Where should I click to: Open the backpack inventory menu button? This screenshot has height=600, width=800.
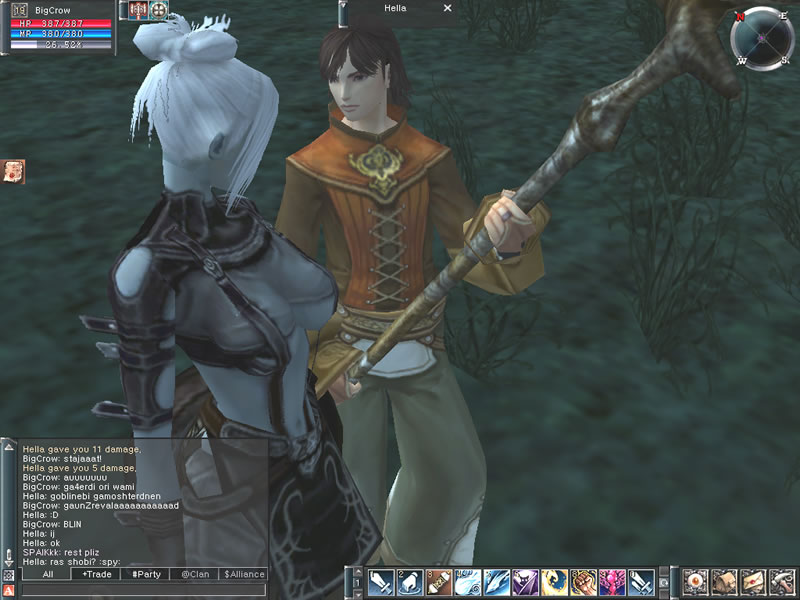point(724,582)
